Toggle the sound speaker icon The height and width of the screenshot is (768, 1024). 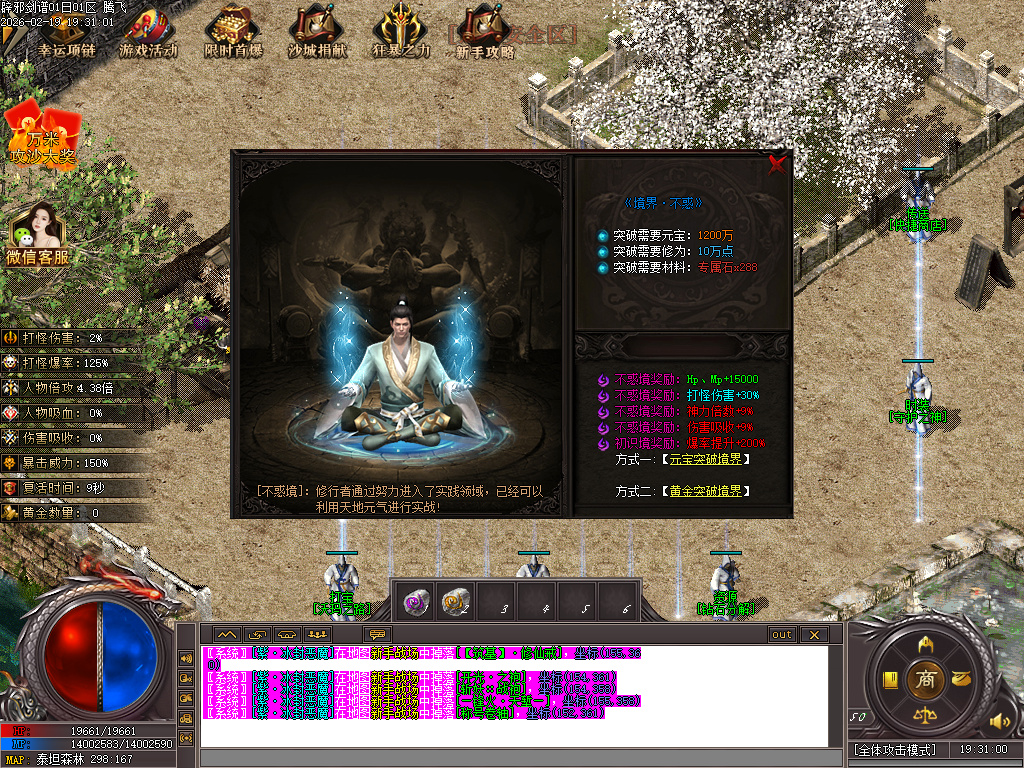click(997, 721)
